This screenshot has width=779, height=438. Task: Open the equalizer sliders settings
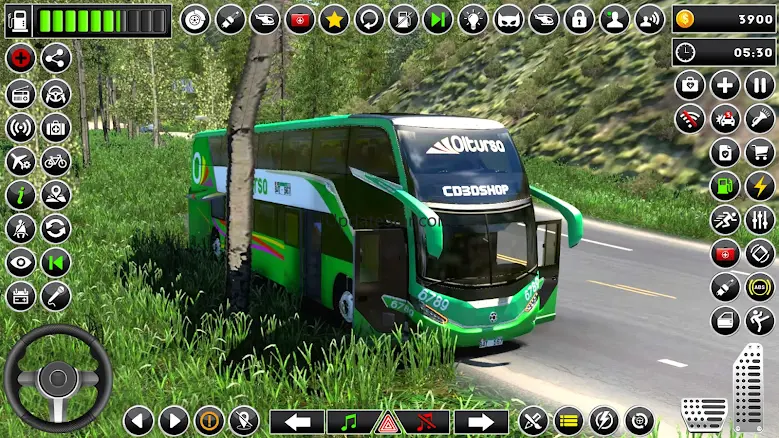(x=760, y=220)
